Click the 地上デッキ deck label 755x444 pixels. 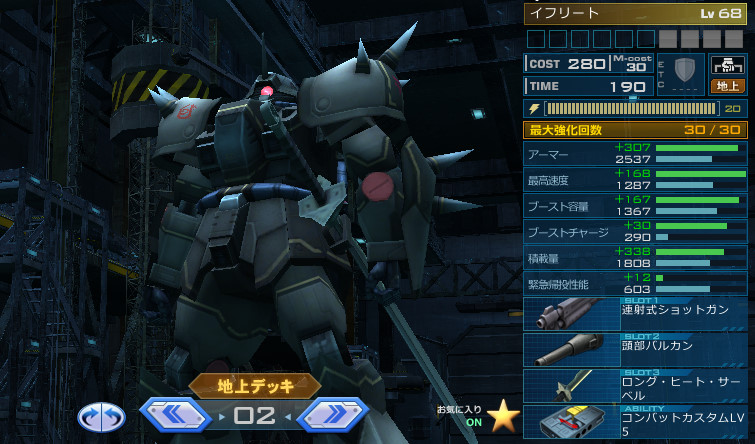256,383
